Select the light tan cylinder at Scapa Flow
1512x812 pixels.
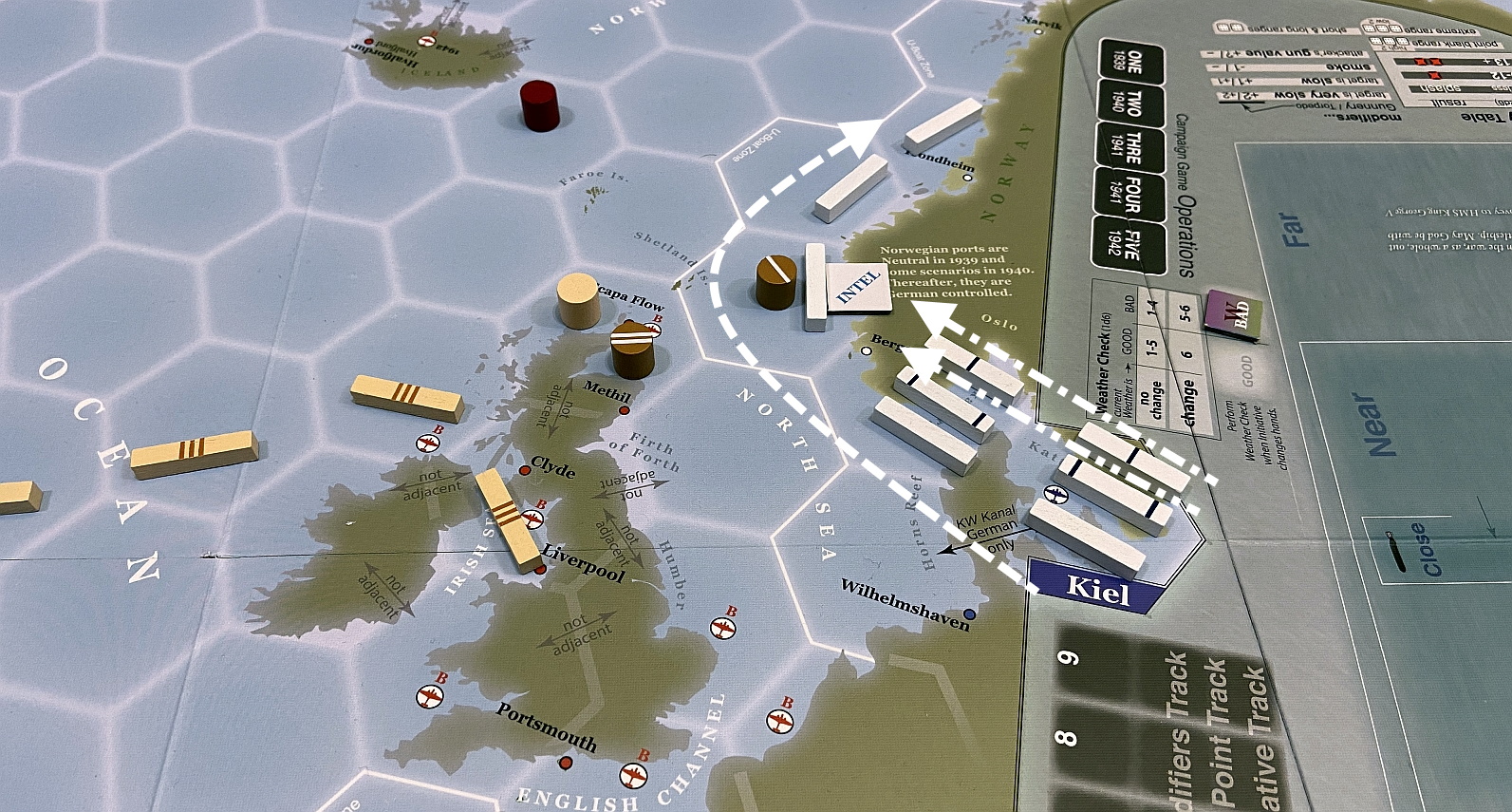[578, 300]
